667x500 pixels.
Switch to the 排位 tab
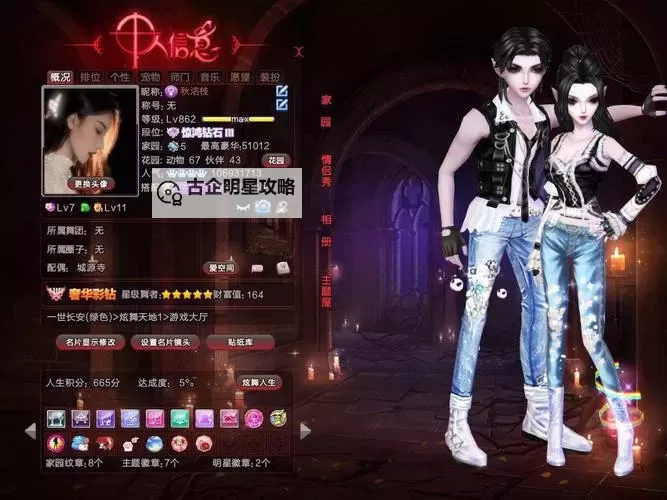[90, 76]
